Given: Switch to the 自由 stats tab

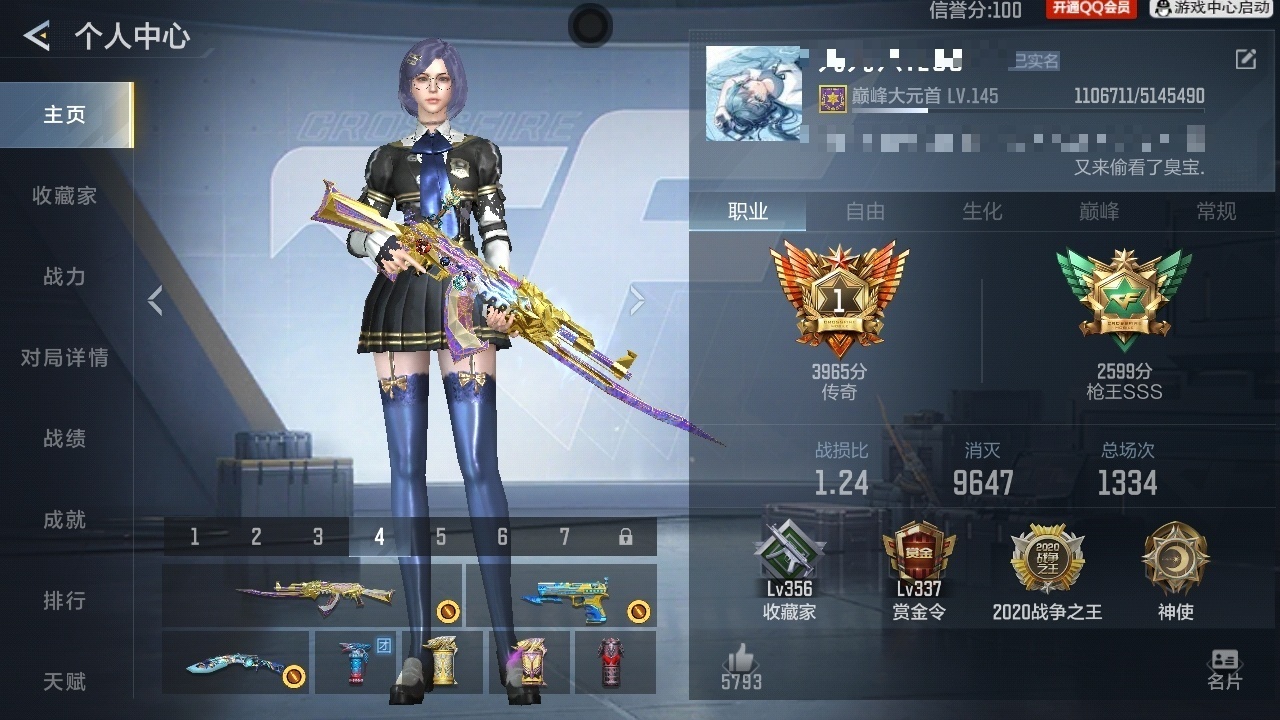Looking at the screenshot, I should tap(865, 211).
